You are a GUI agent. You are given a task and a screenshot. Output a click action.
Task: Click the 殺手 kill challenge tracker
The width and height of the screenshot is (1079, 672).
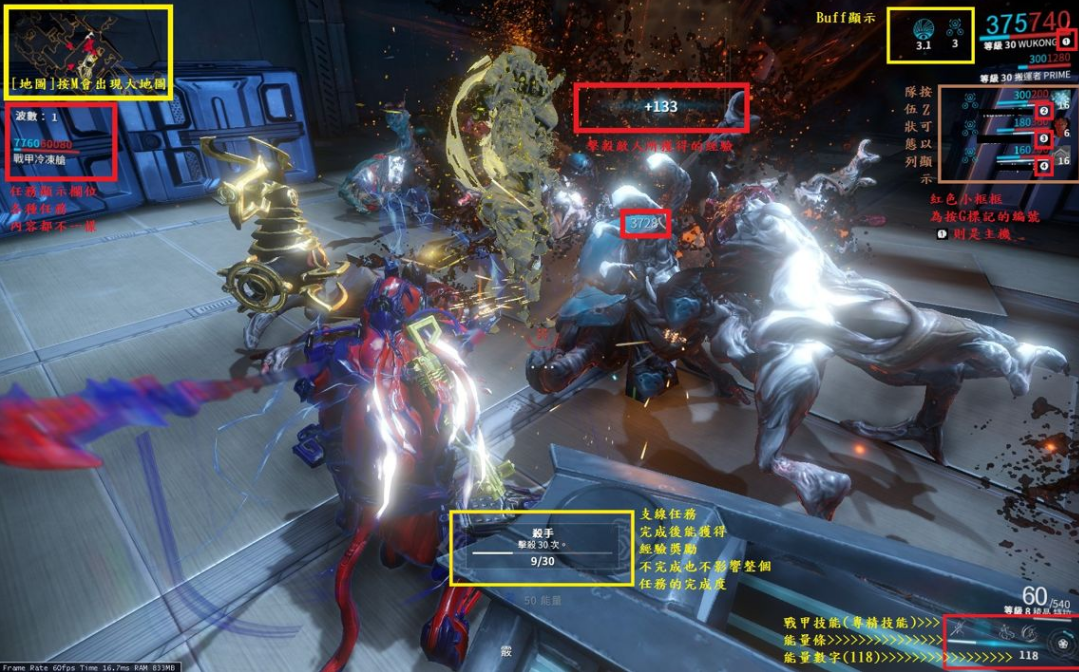coord(541,547)
